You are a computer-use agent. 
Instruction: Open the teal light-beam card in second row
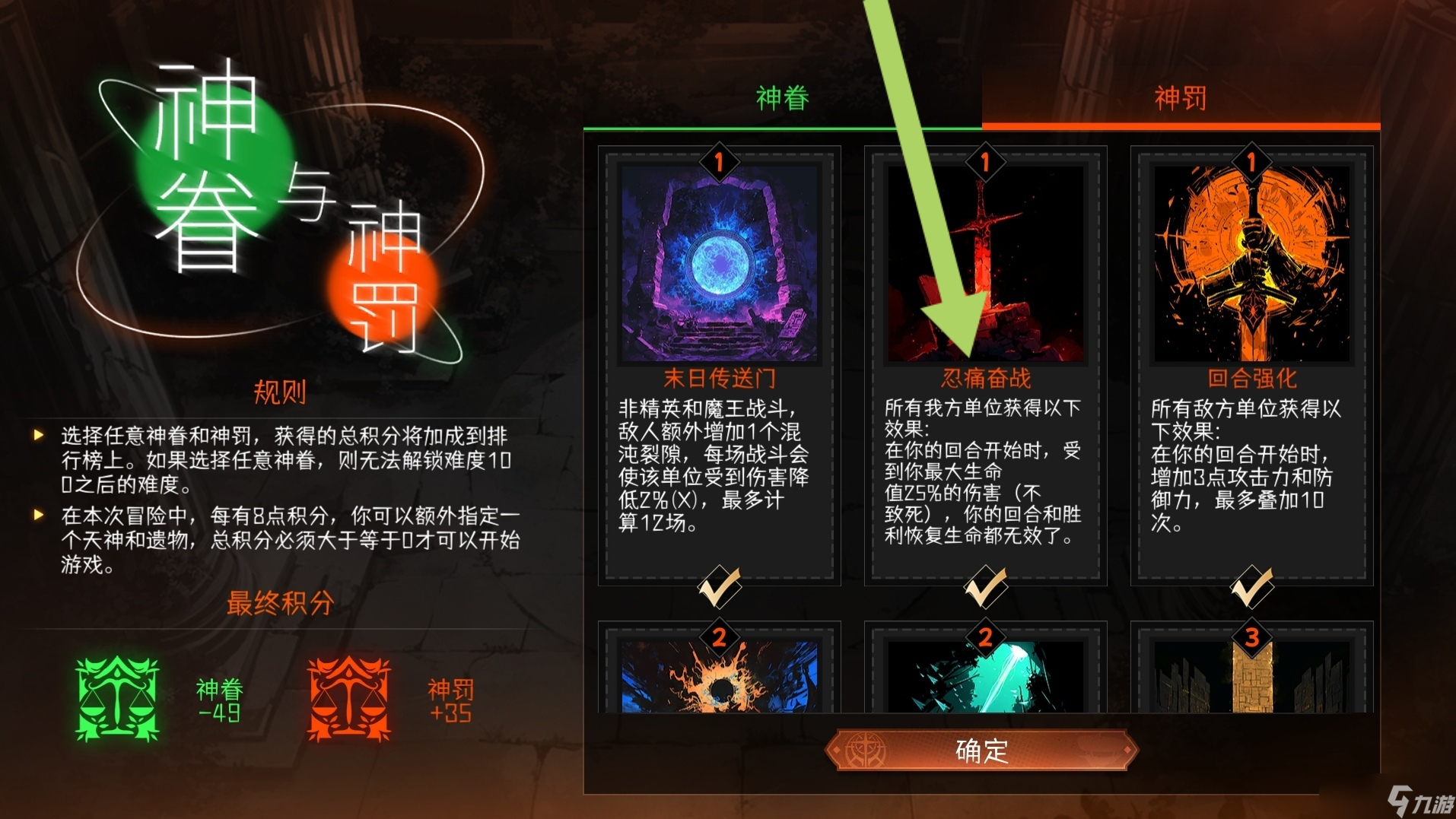point(985,677)
